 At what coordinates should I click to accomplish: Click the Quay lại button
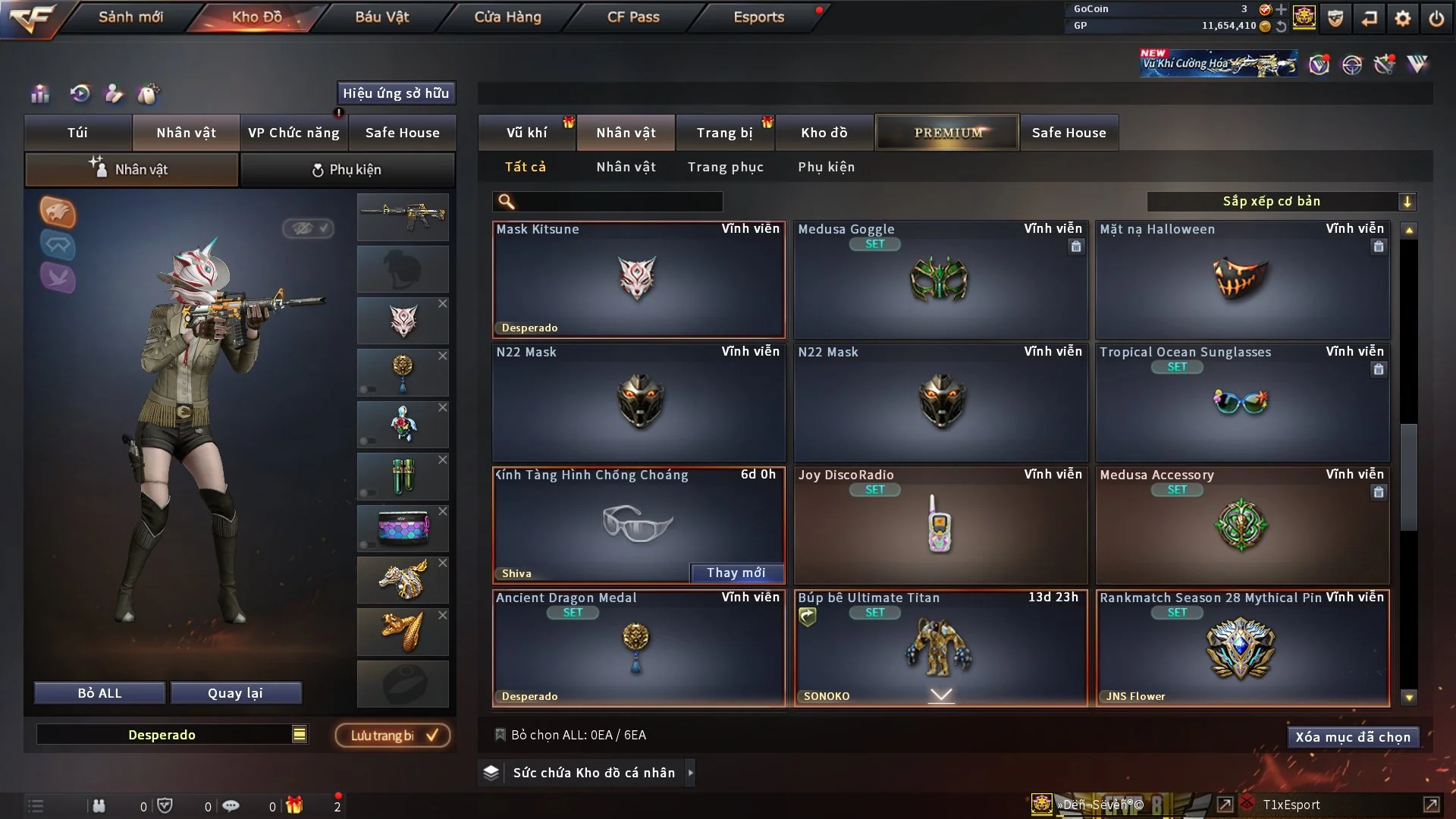(x=235, y=693)
